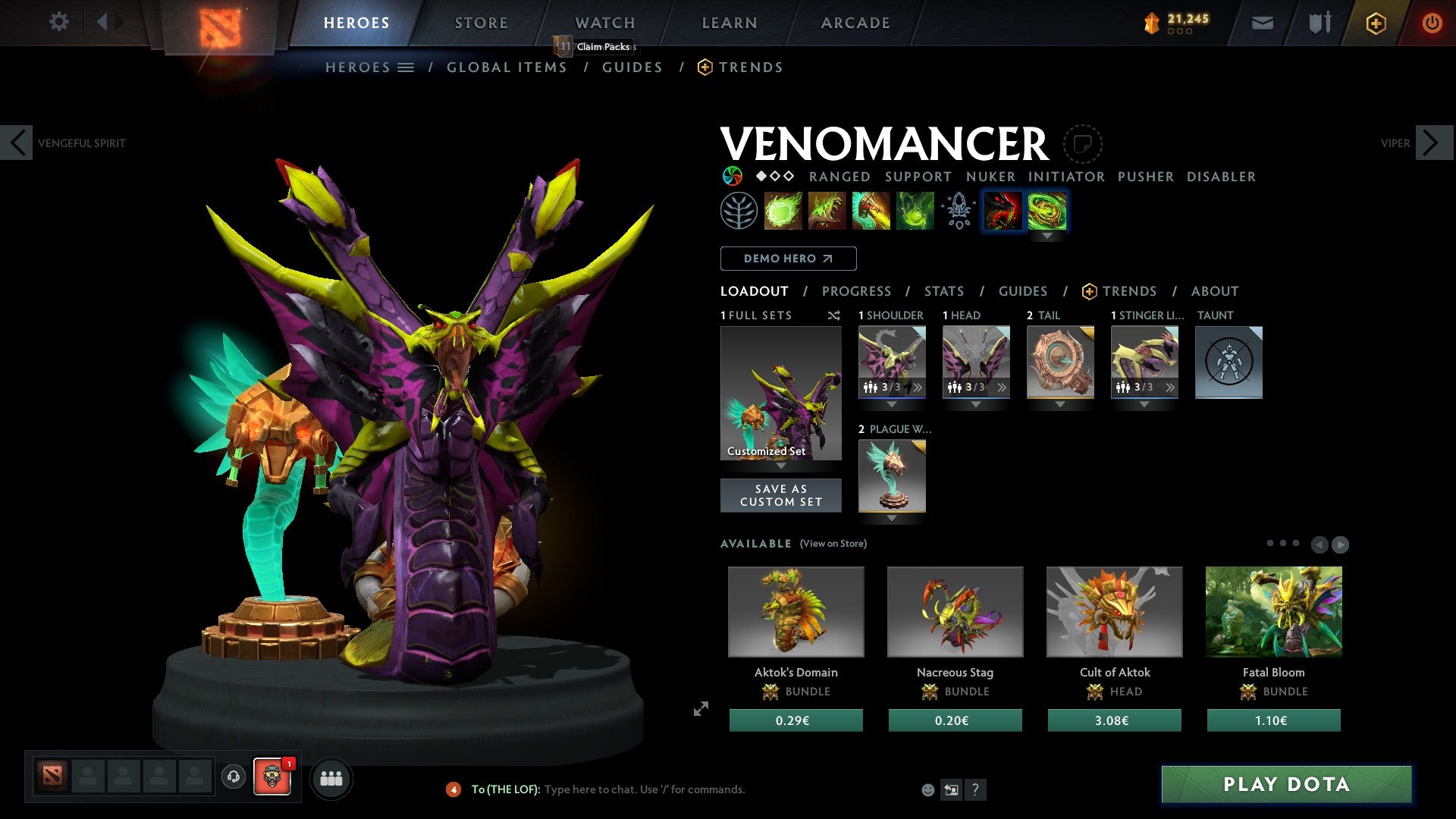Launch Demo Hero mode
The height and width of the screenshot is (819, 1456).
click(788, 259)
